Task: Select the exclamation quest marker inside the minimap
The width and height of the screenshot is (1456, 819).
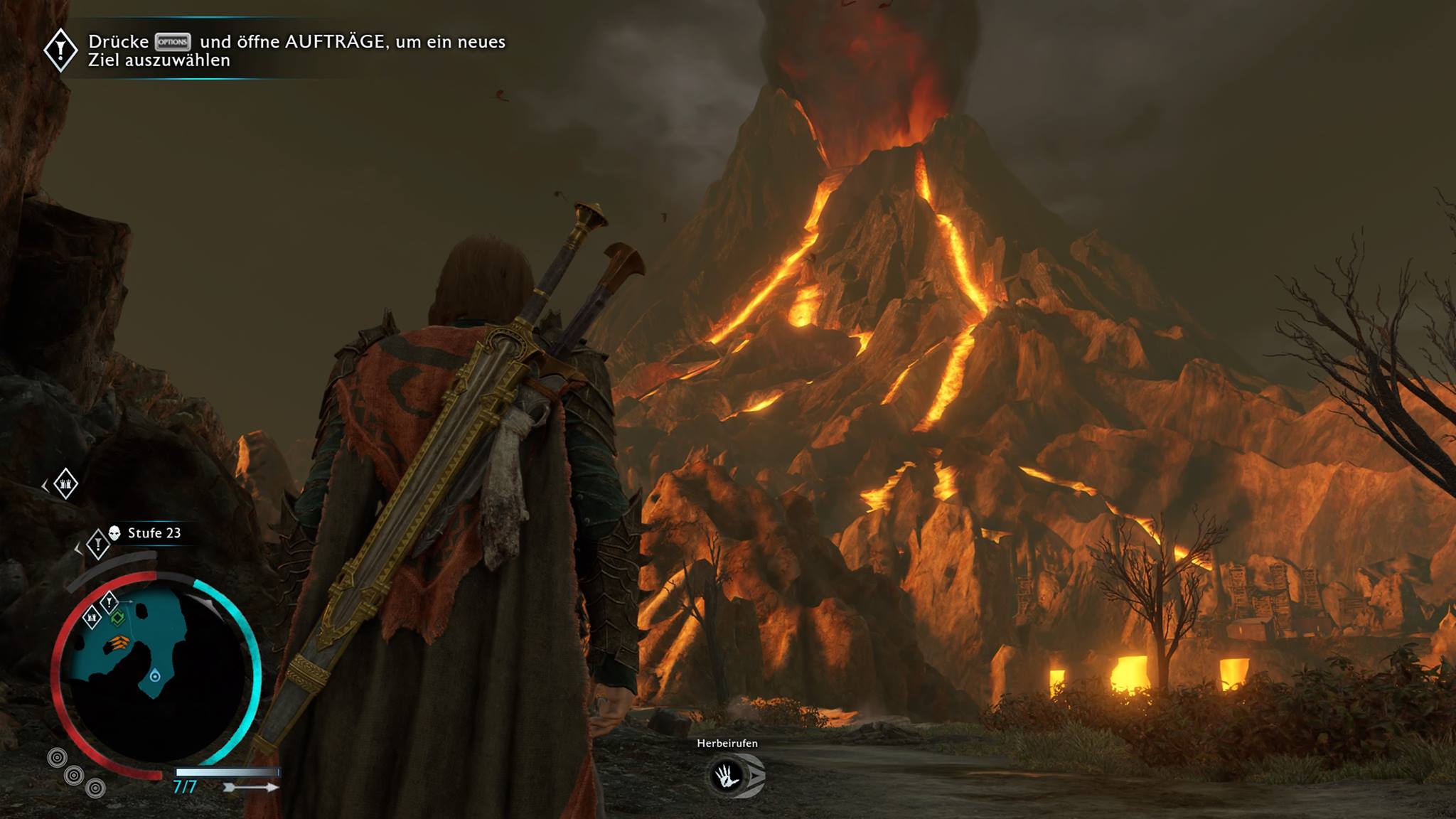Action: click(109, 602)
